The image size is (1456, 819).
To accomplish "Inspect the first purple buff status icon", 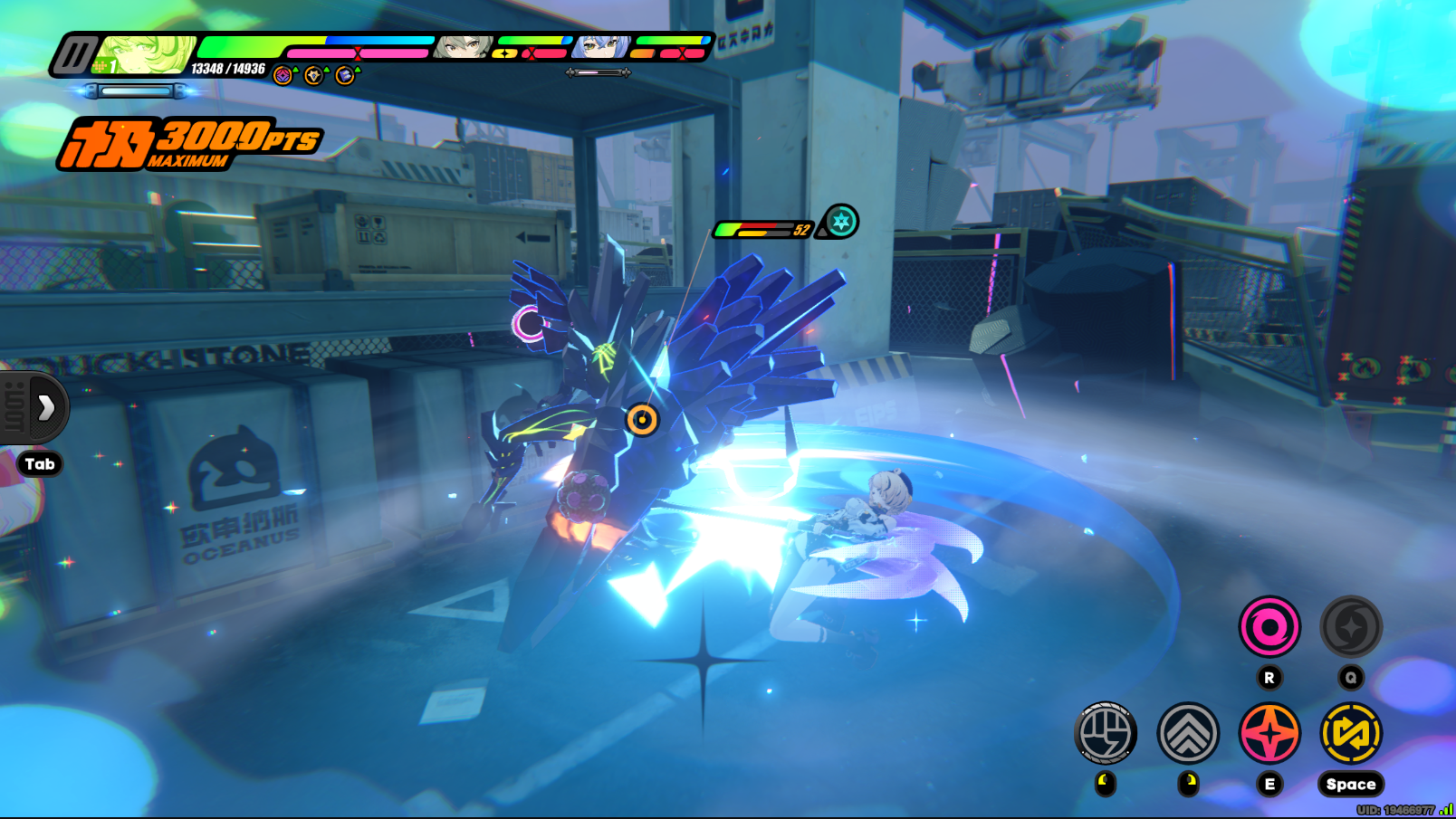I will pyautogui.click(x=283, y=75).
